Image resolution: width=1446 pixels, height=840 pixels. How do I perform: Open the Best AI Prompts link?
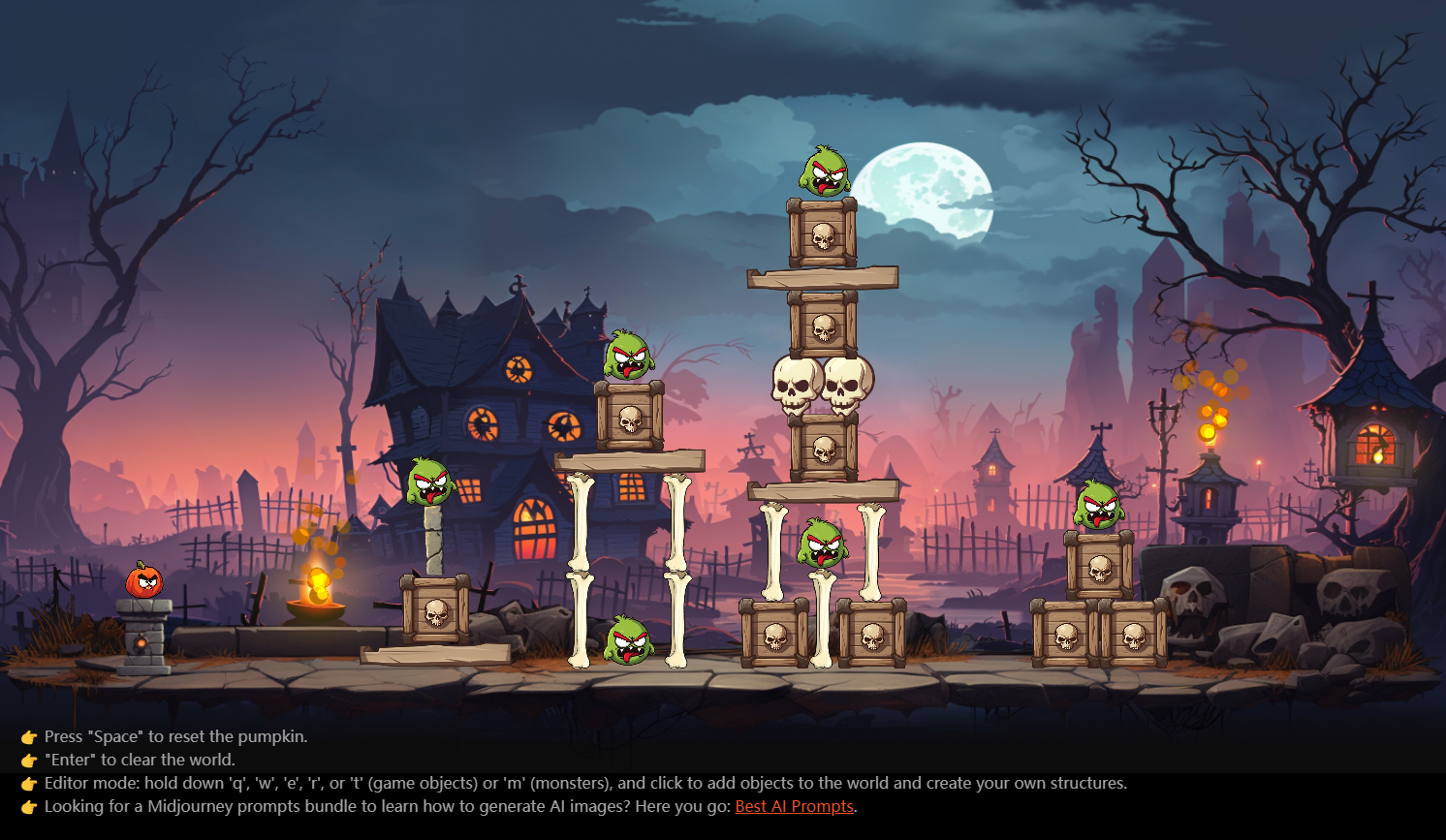794,806
